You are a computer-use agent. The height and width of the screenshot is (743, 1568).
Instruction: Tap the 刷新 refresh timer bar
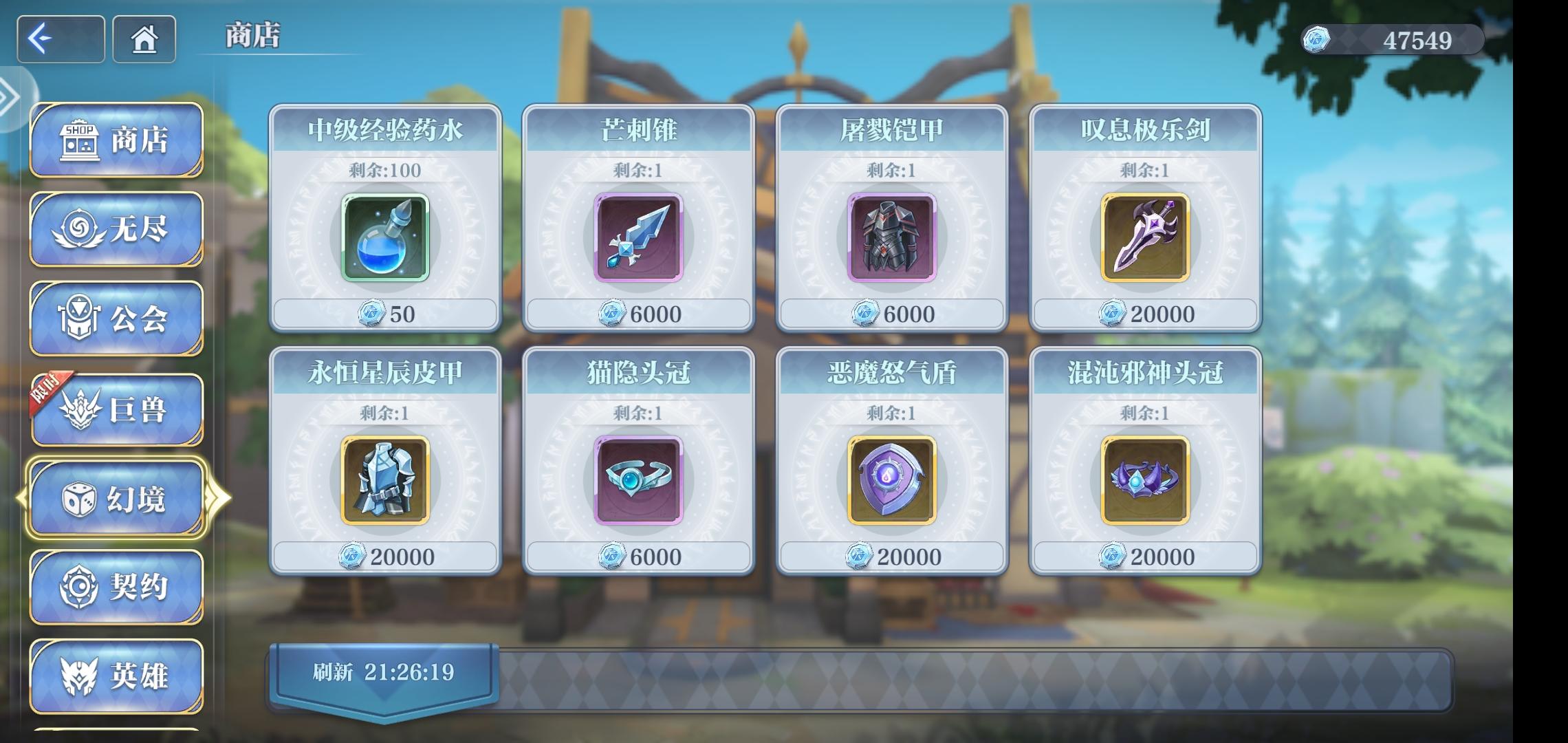coord(385,676)
